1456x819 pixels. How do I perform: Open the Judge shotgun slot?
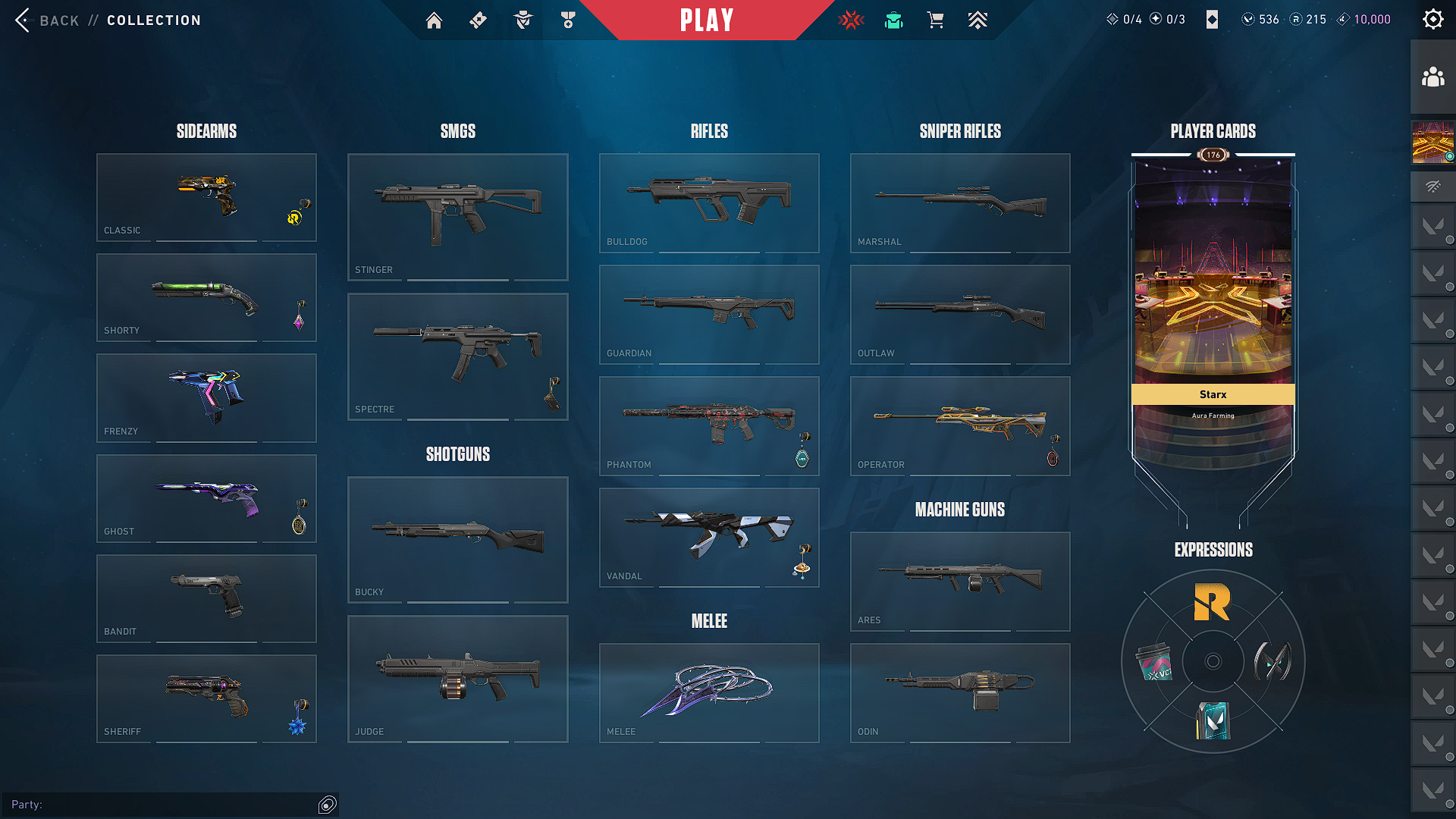click(x=457, y=679)
